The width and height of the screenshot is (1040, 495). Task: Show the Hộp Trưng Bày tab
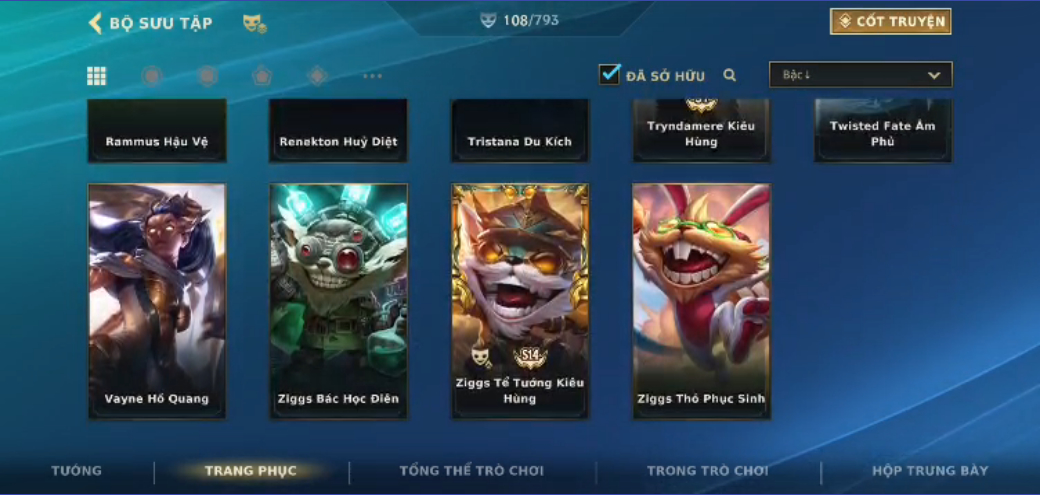[x=930, y=471]
